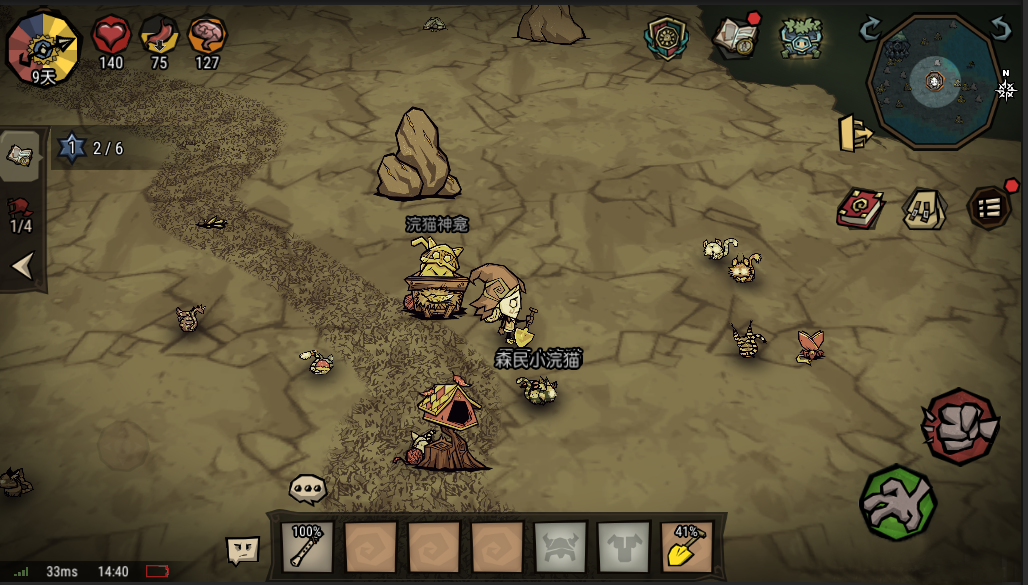
Task: Collapse the side panel with the left arrow
Action: [x=22, y=266]
